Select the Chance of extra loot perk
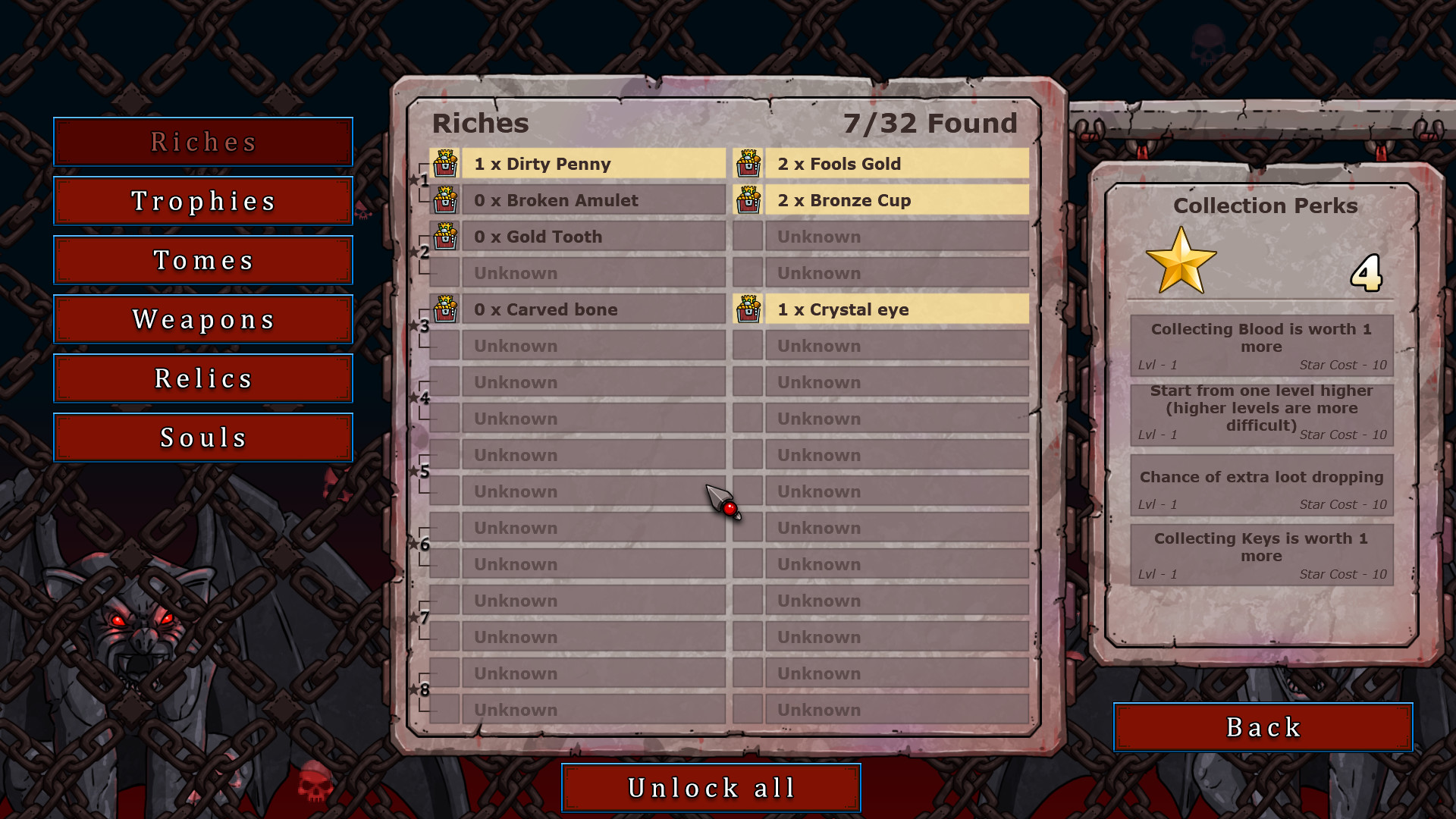Viewport: 1456px width, 819px height. click(1261, 488)
